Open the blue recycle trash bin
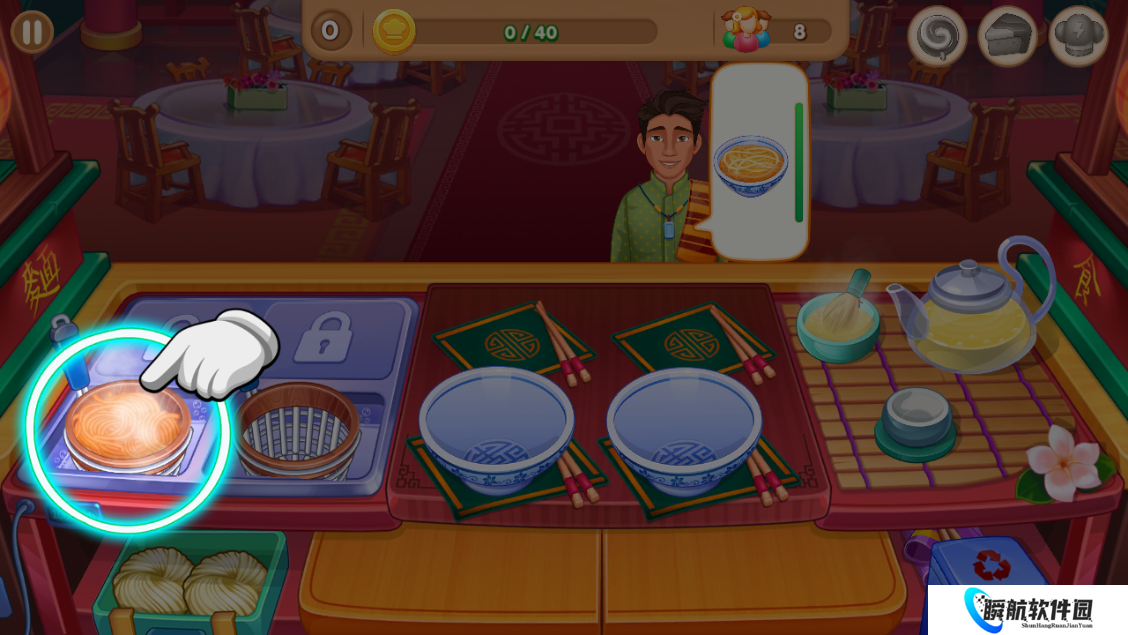The image size is (1128, 635). 990,585
